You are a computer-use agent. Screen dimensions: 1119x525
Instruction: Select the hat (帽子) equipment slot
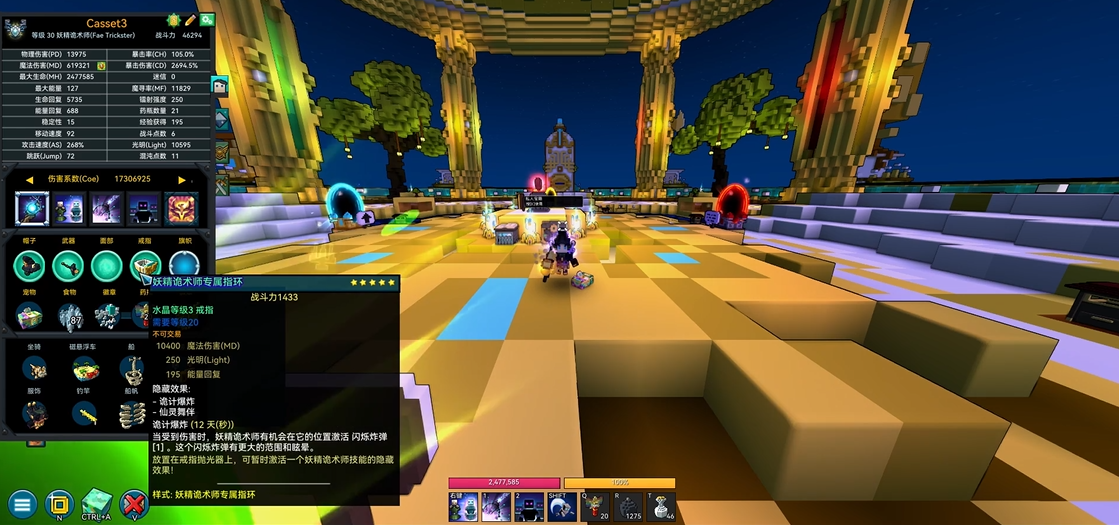pyautogui.click(x=29, y=266)
